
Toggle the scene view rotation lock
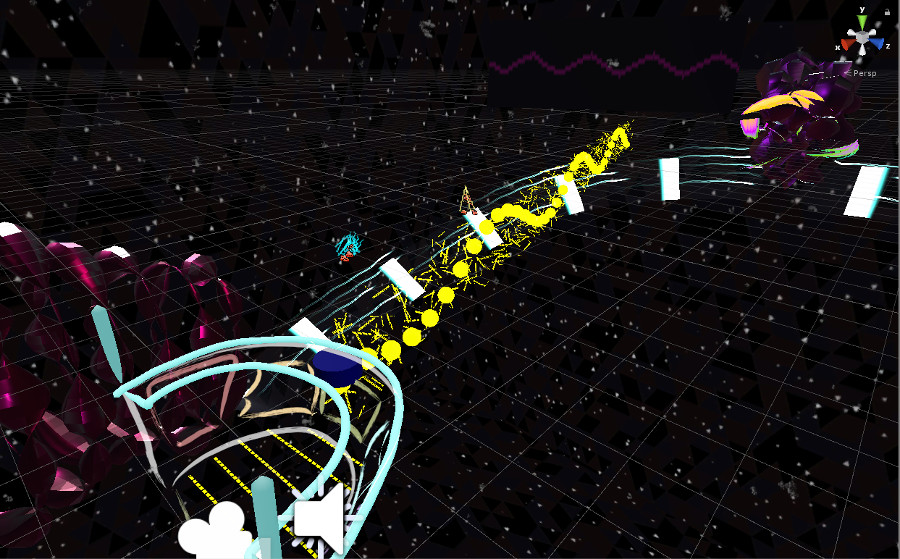pyautogui.click(x=887, y=10)
